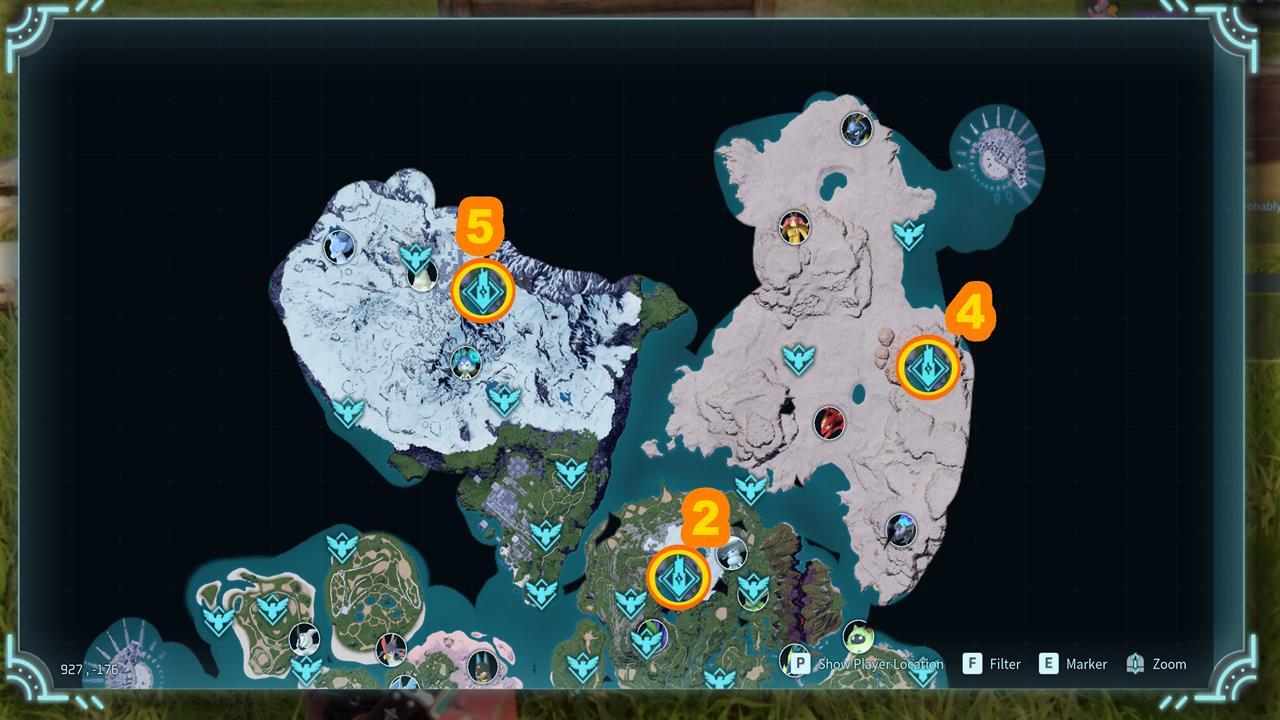This screenshot has width=1280, height=720.
Task: Select the tower icon marked with number 5
Action: 483,290
